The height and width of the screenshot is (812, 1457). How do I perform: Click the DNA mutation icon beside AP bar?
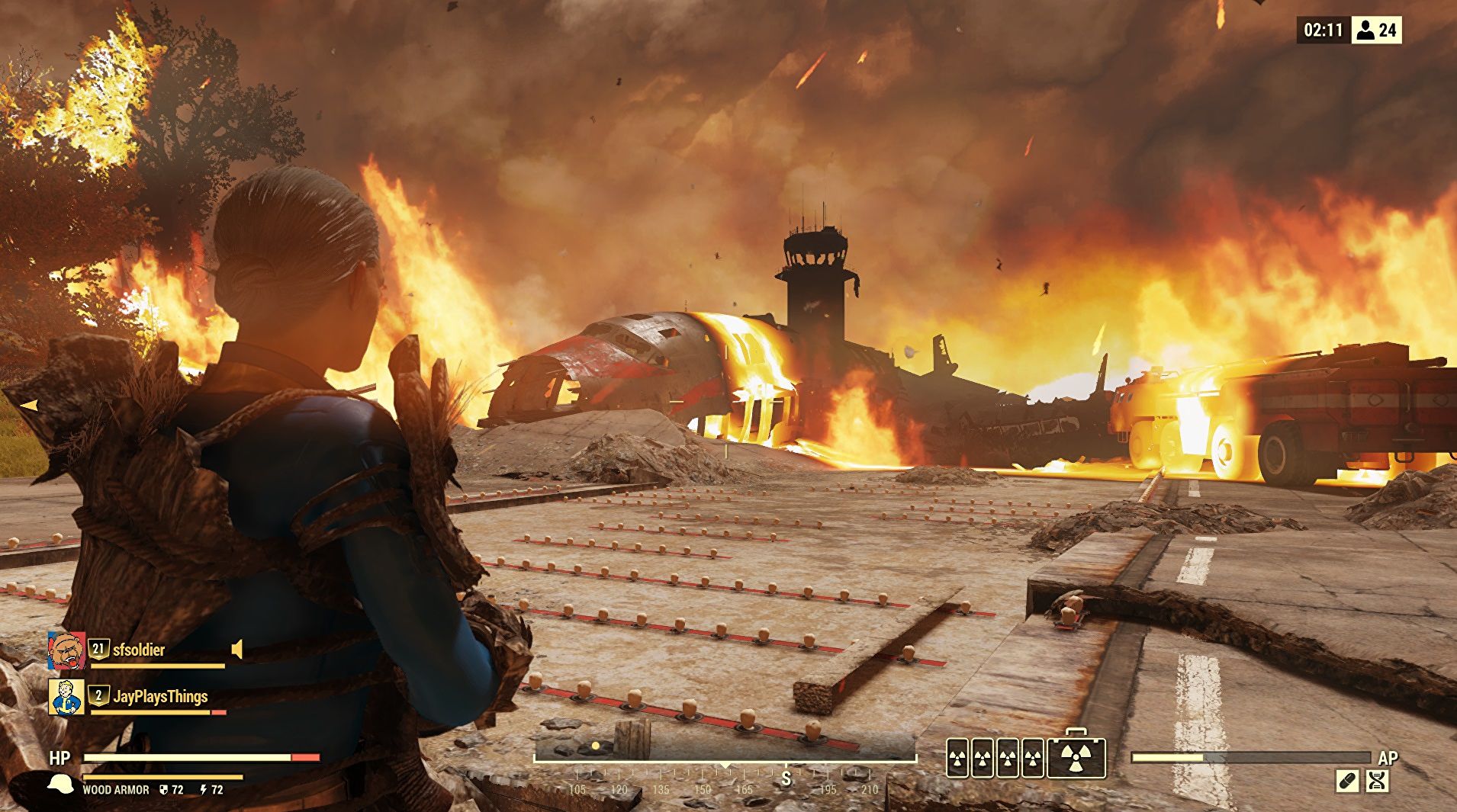1378,780
